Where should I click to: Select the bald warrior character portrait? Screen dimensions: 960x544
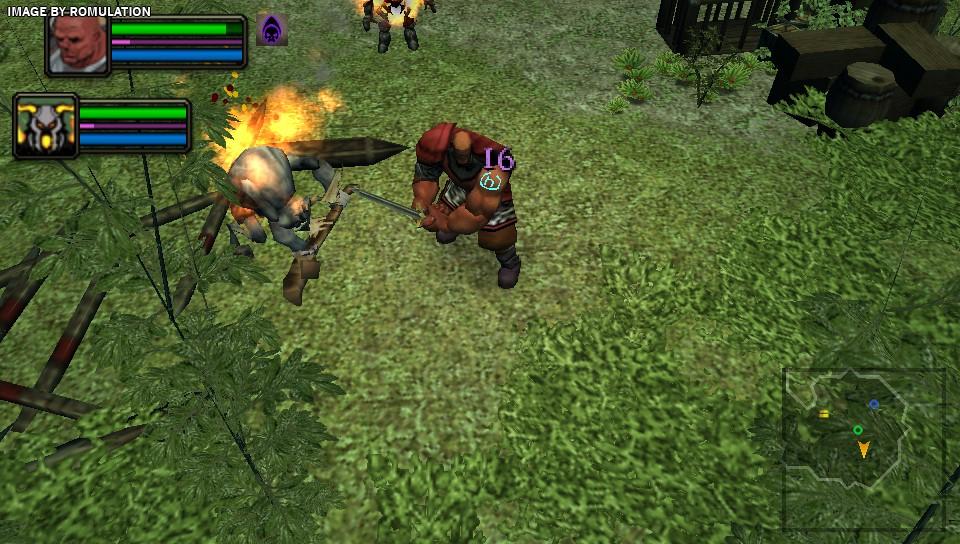tap(78, 44)
